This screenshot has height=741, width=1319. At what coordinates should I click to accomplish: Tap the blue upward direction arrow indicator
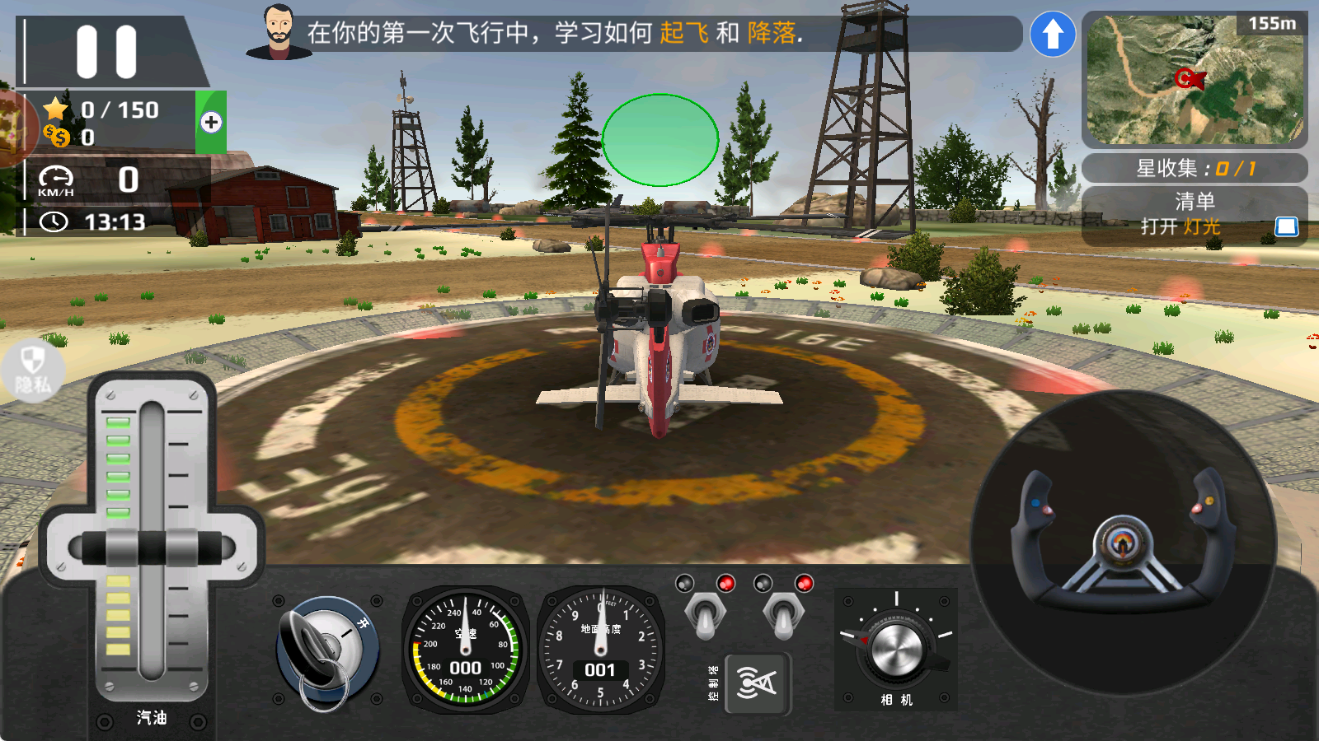[x=1051, y=34]
